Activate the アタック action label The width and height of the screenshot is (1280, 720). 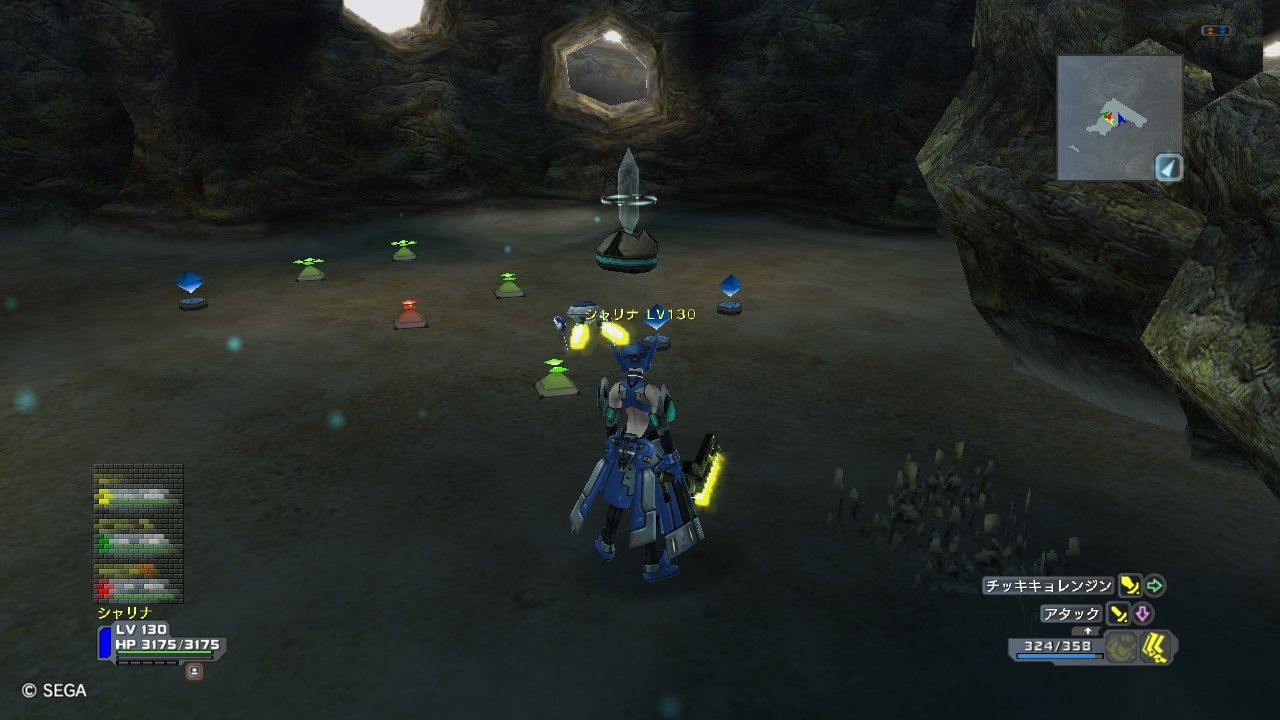1071,614
